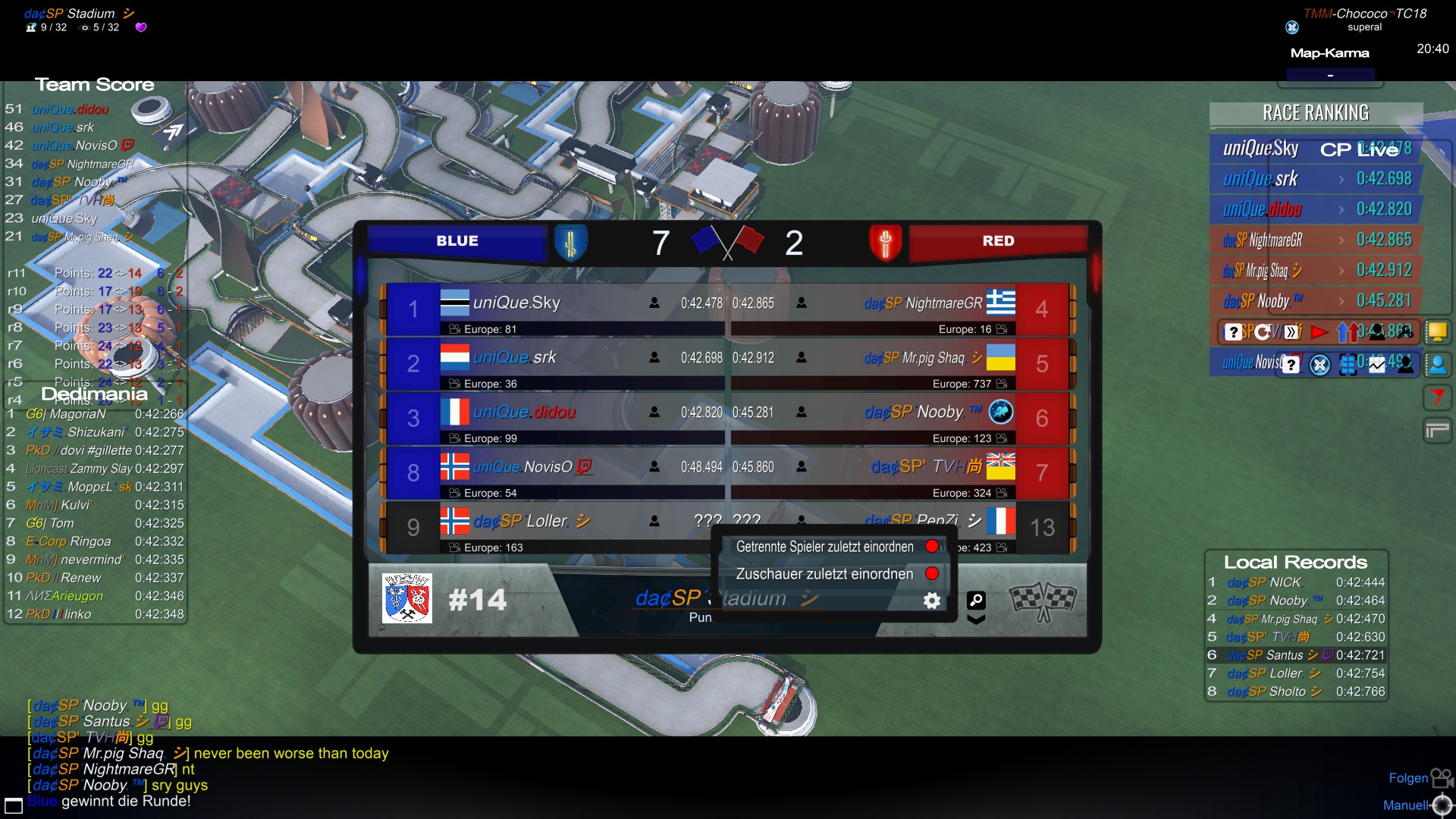
Task: Click the purple heart favorite server icon
Action: tap(141, 27)
